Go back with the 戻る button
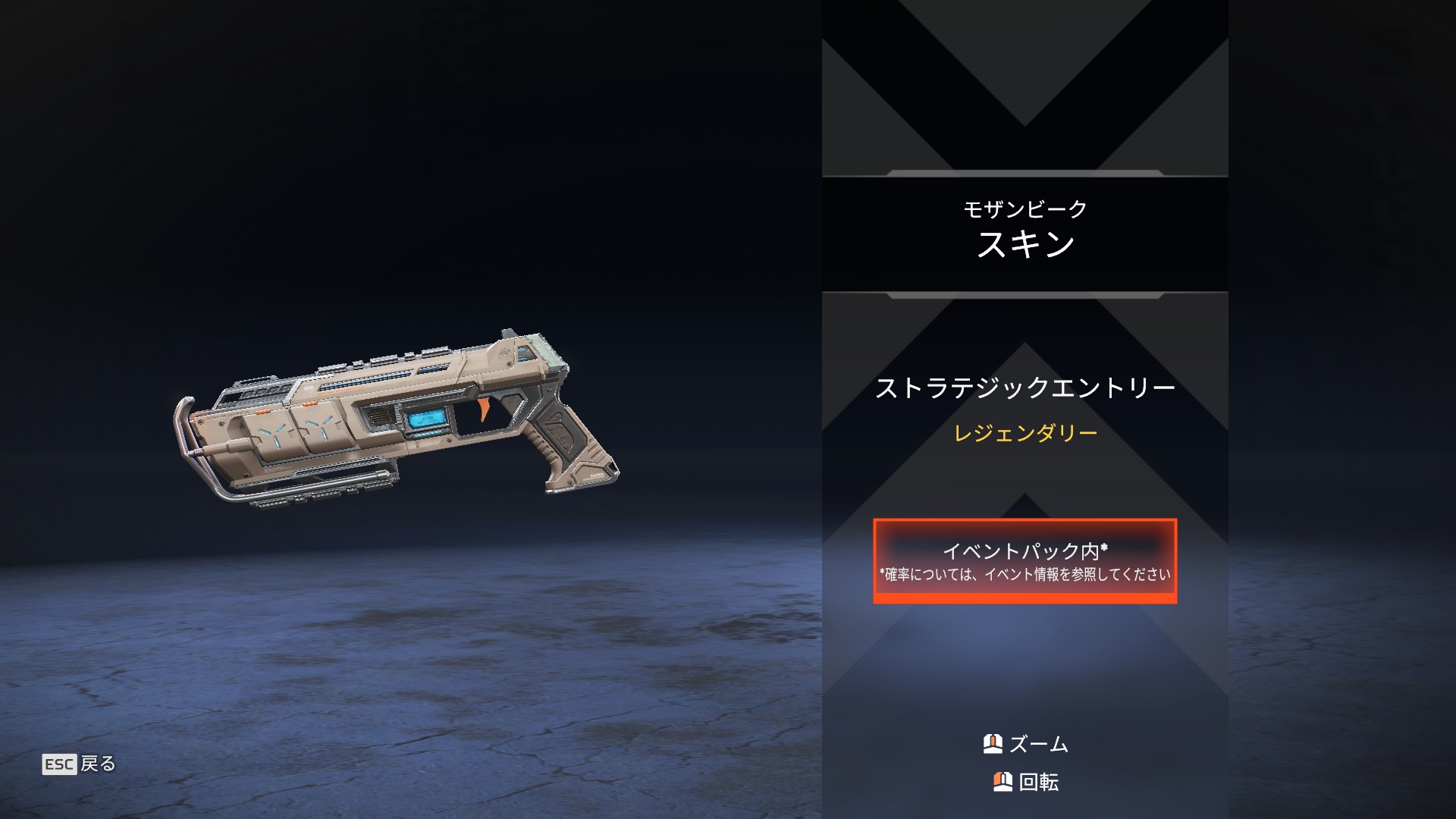This screenshot has width=1456, height=819. click(80, 764)
